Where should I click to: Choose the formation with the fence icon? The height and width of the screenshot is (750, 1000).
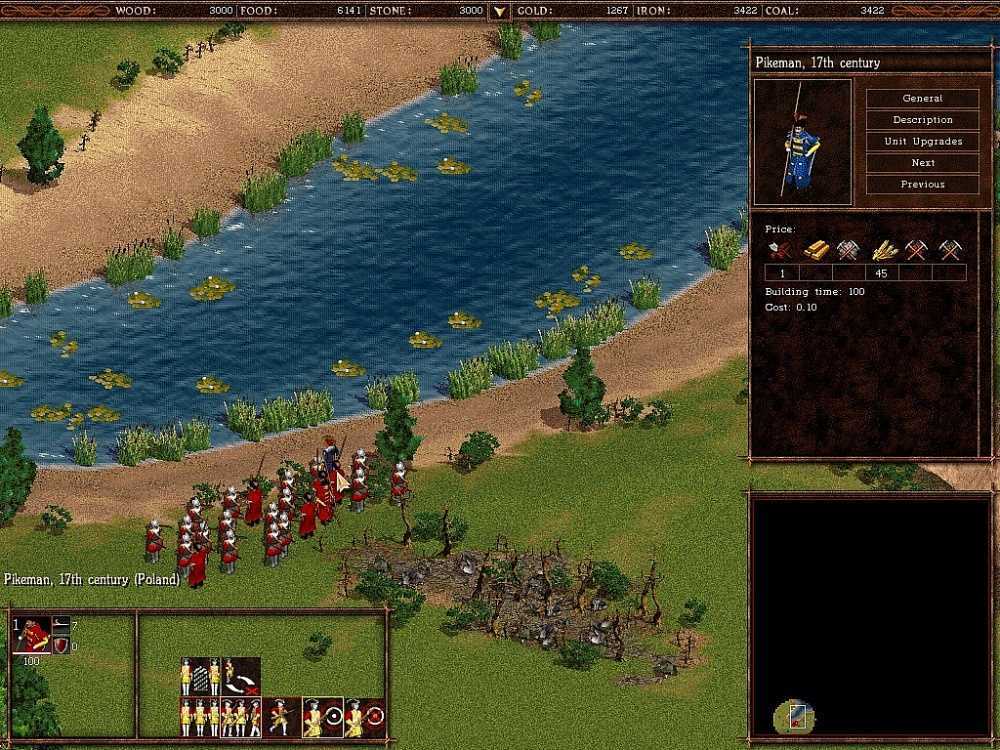tap(200, 676)
